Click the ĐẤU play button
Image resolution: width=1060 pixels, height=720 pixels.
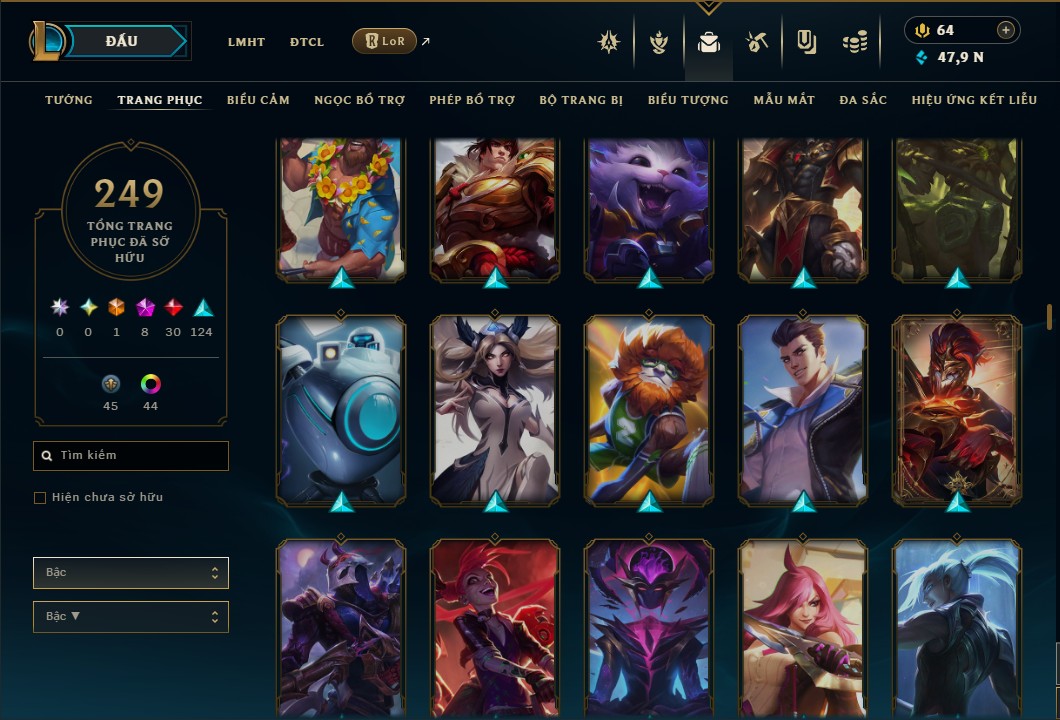(122, 41)
